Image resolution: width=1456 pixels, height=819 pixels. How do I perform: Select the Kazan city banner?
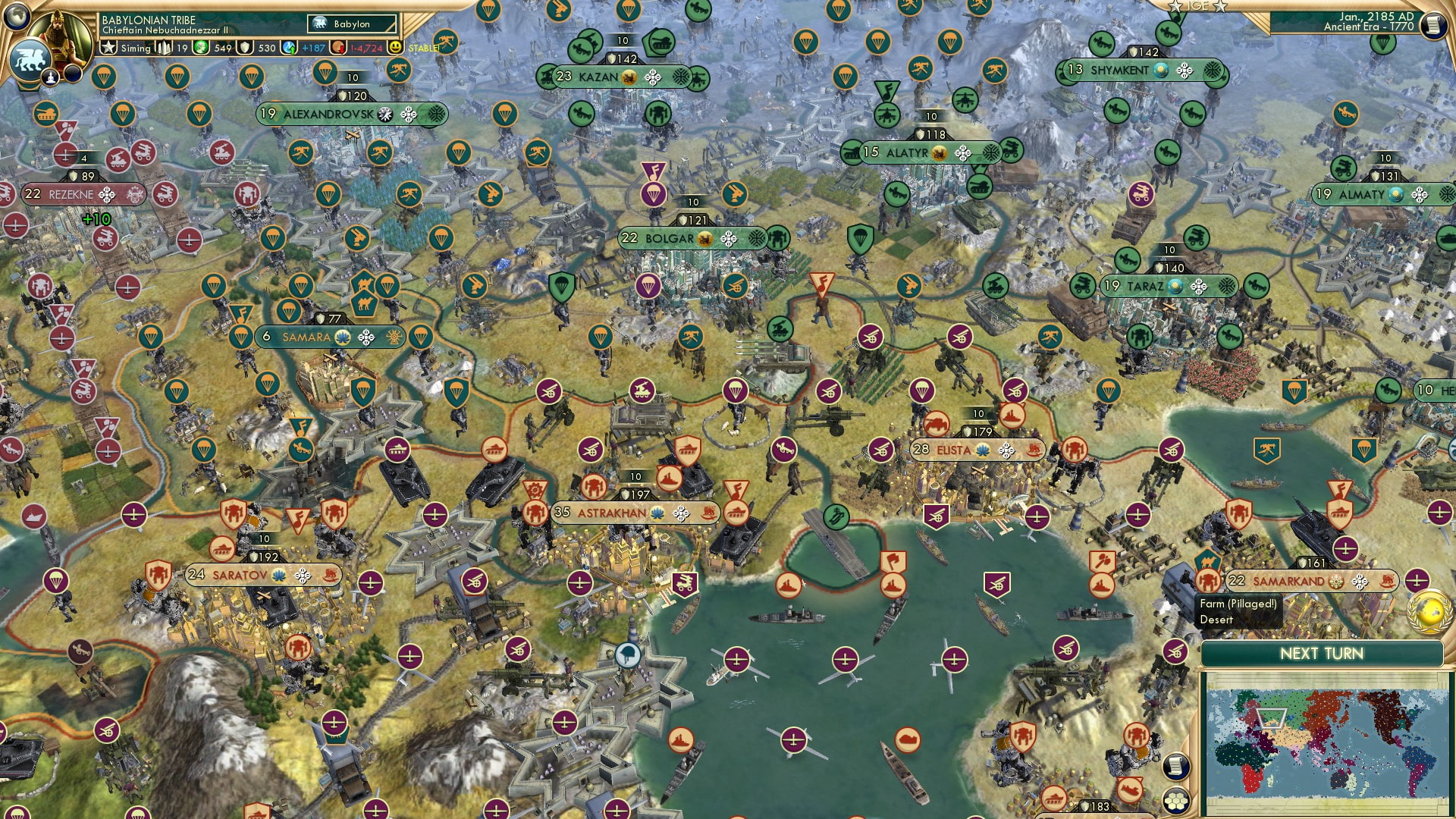[x=599, y=77]
